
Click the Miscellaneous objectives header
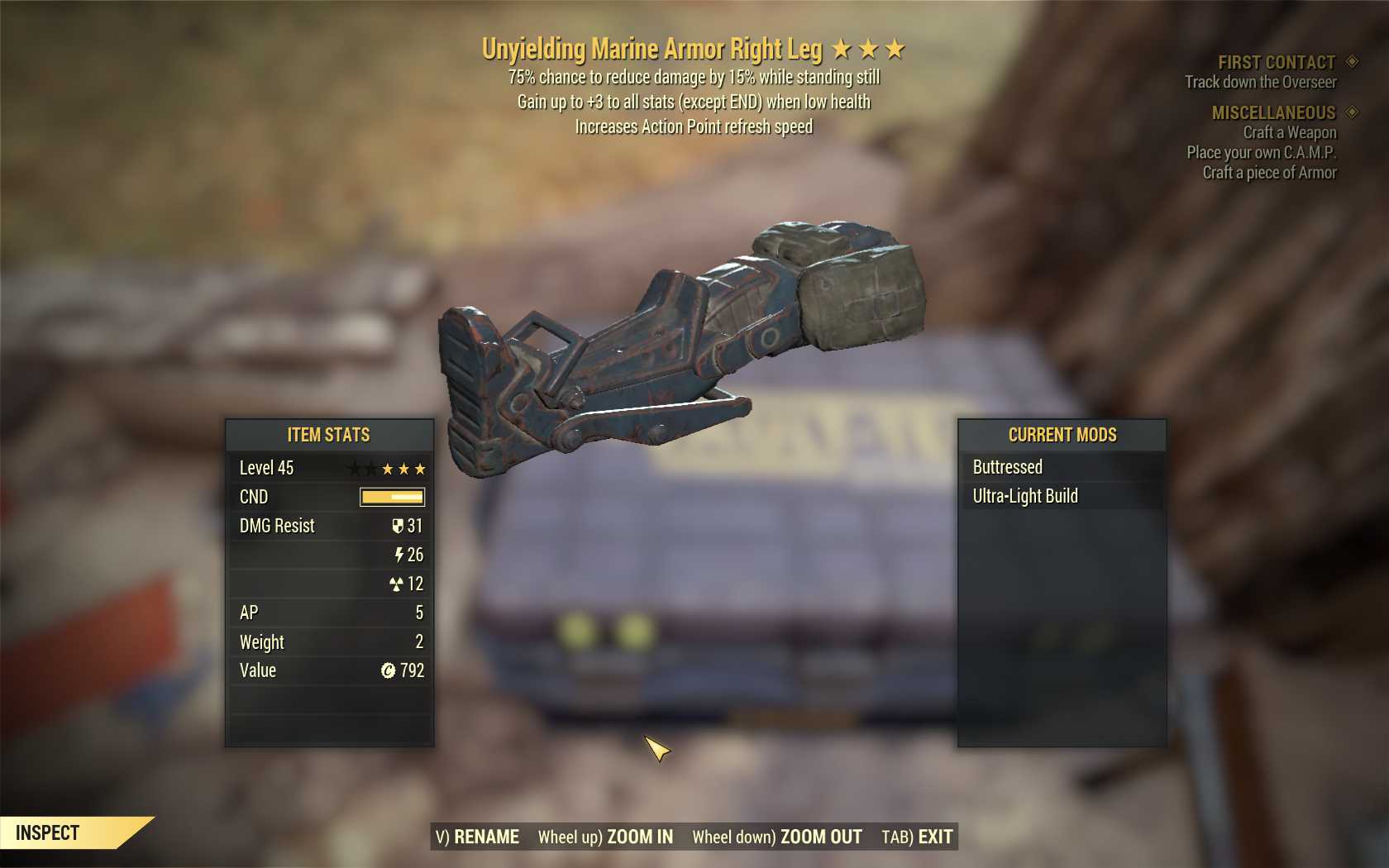coord(1273,112)
